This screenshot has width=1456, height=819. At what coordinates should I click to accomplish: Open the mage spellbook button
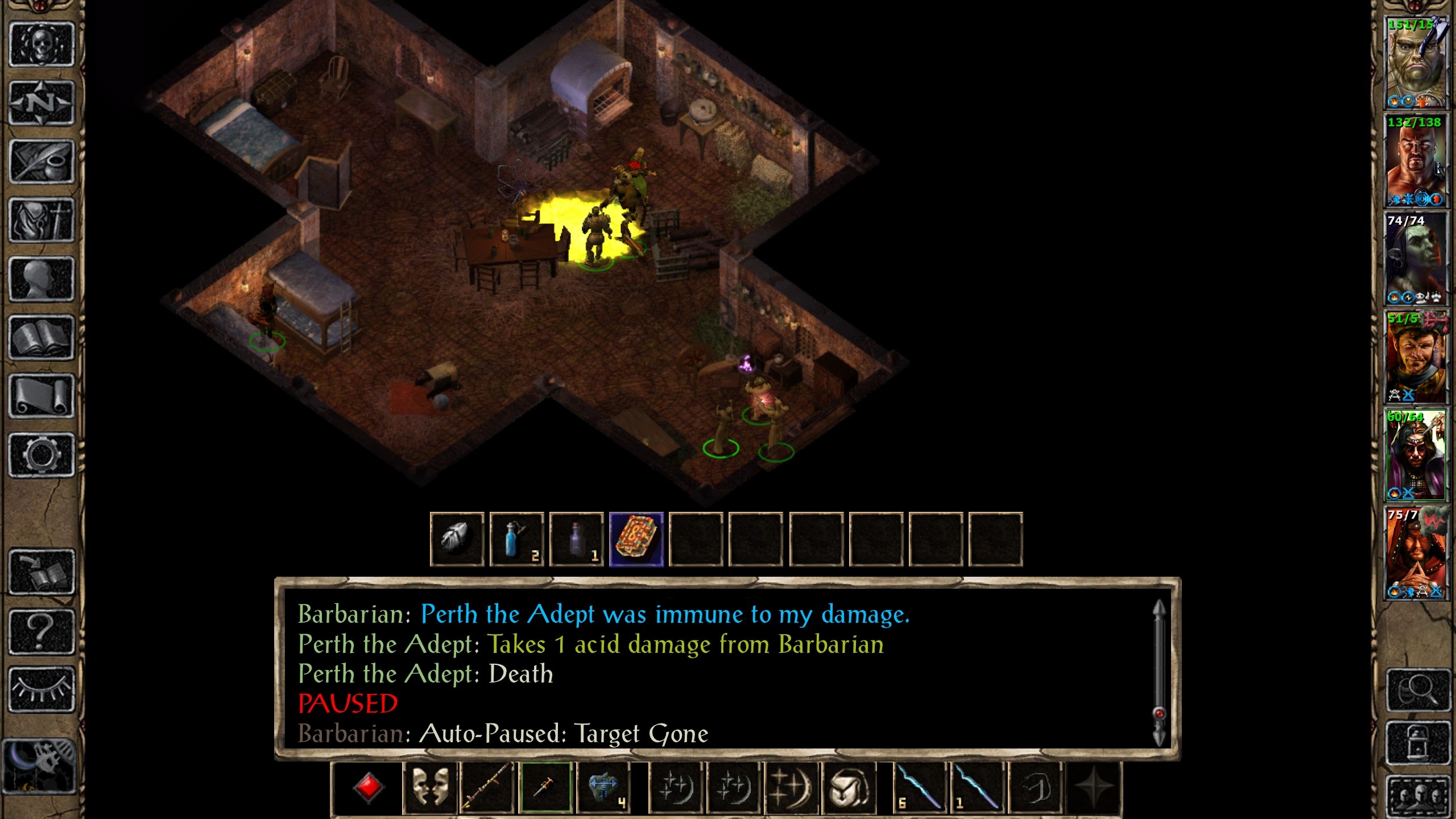click(x=42, y=338)
